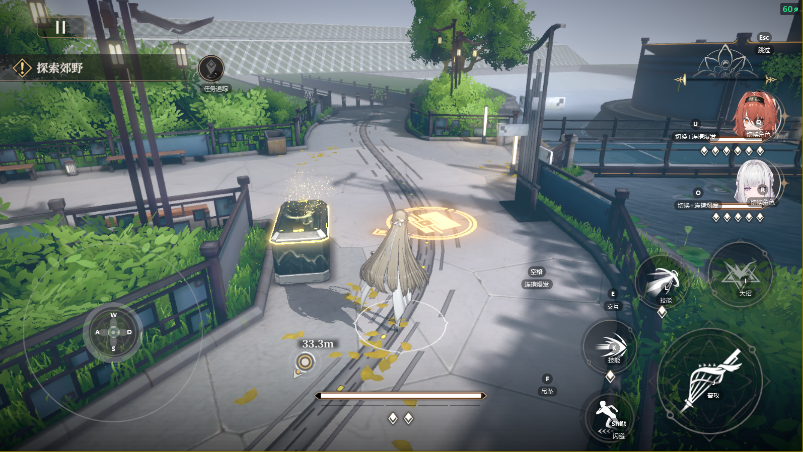This screenshot has width=803, height=452.
Task: Activate the quest tracking (任务追踪) icon
Action: point(210,68)
